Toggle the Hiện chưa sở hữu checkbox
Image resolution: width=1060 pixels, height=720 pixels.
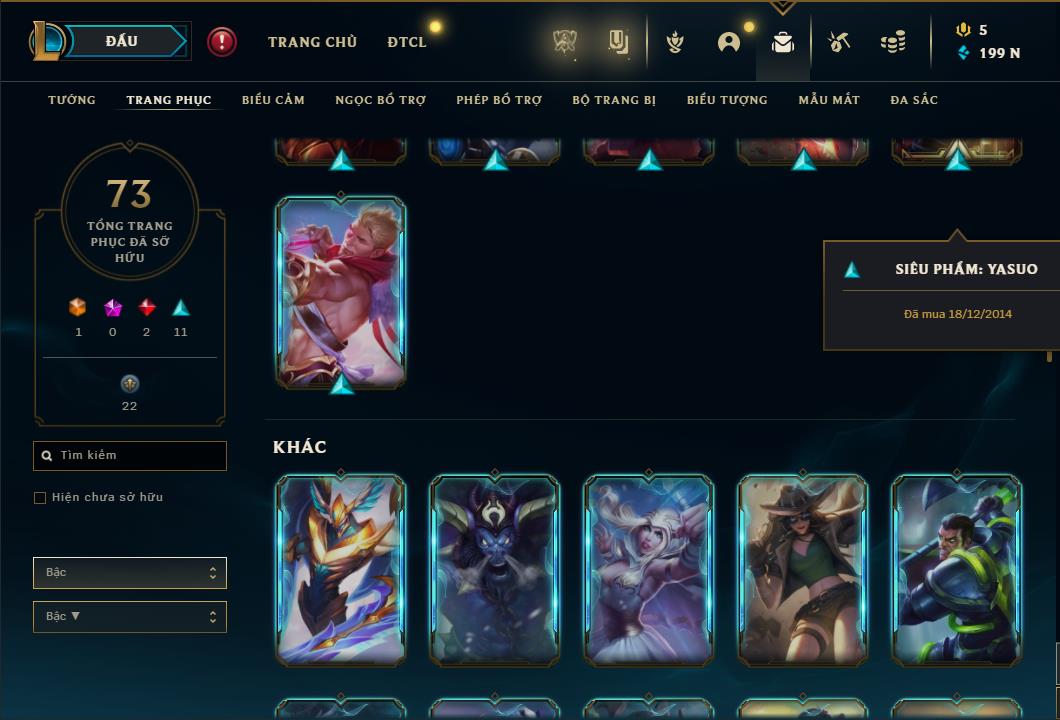point(40,498)
